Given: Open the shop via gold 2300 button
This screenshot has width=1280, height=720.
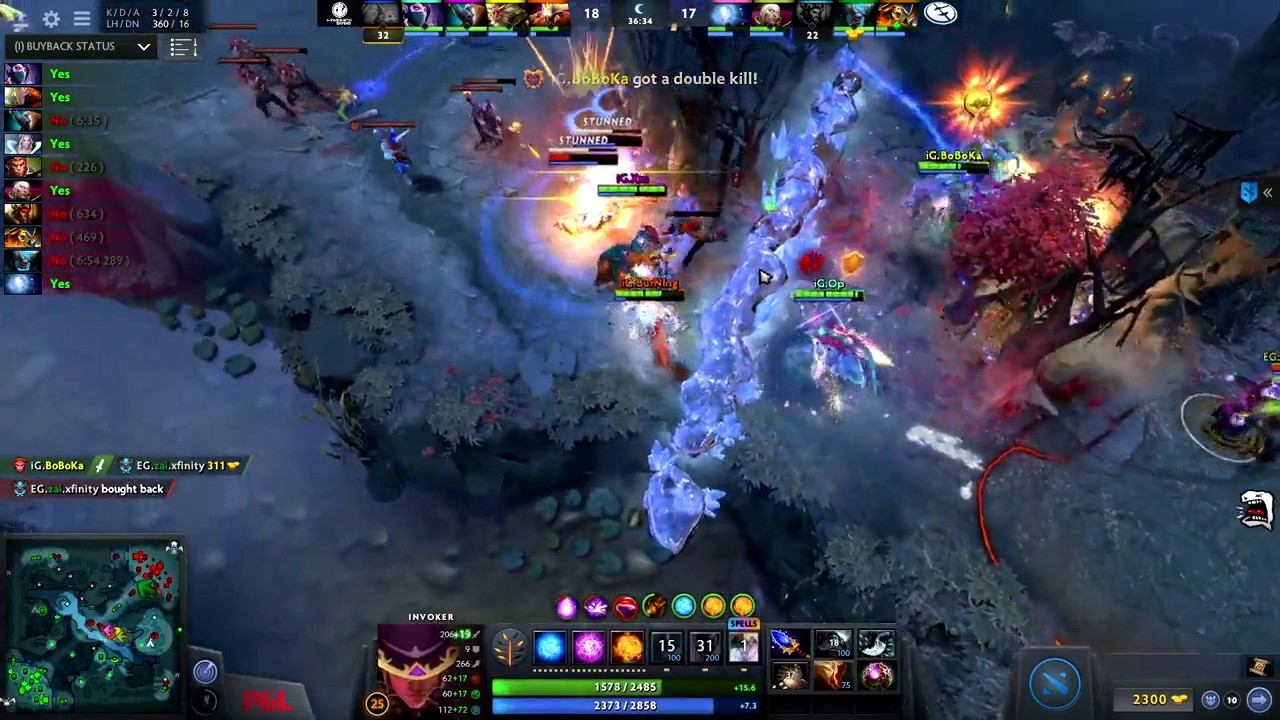Looking at the screenshot, I should pyautogui.click(x=1160, y=700).
